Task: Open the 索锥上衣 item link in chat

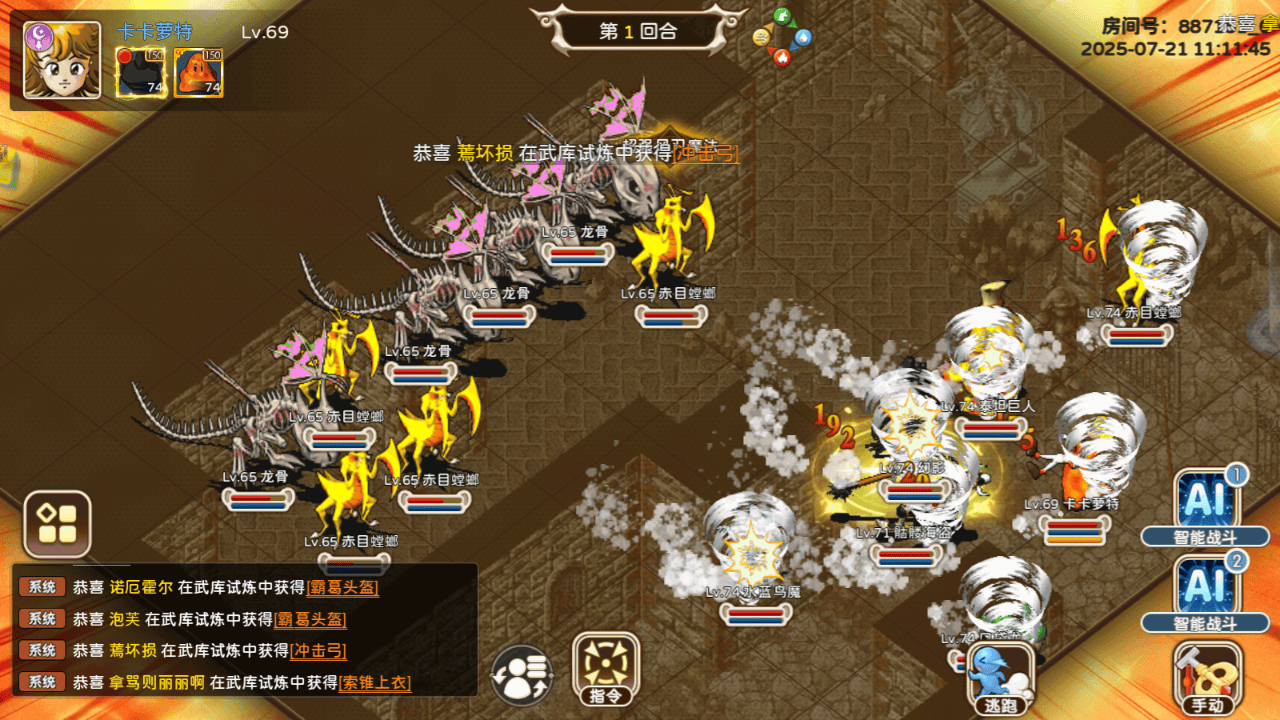Action: coord(375,683)
